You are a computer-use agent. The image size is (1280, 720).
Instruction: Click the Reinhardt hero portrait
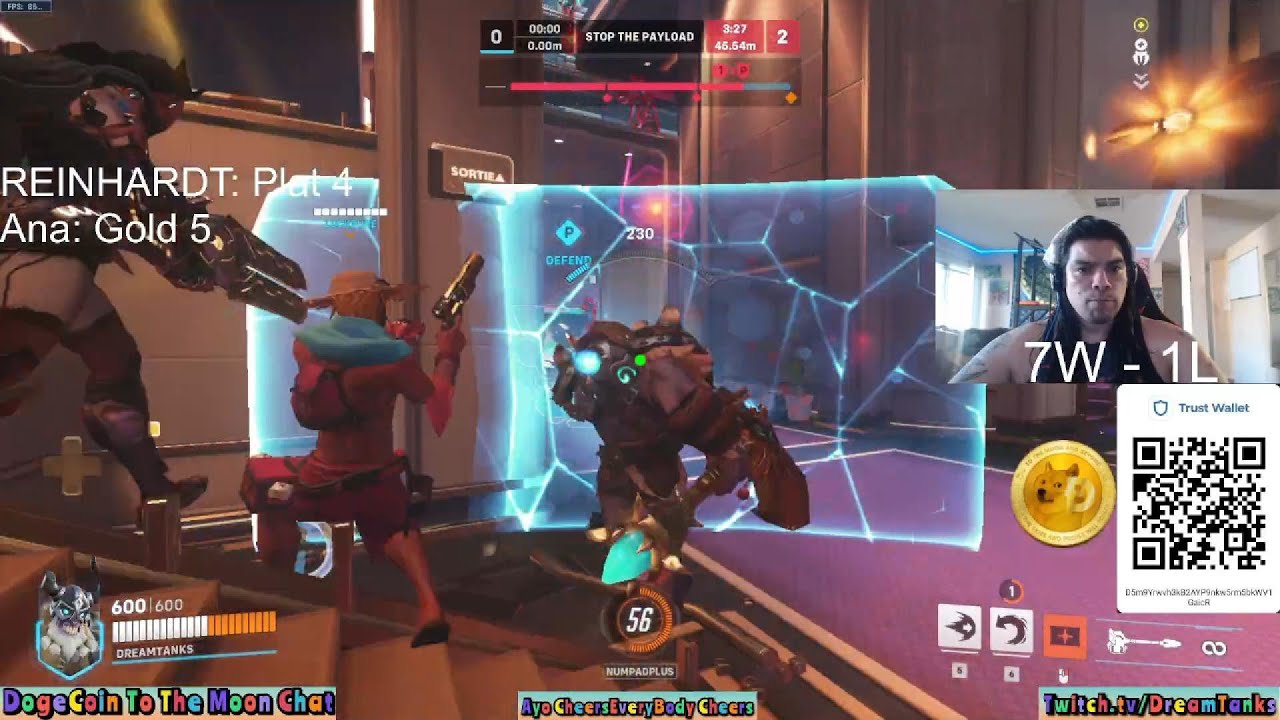tap(69, 619)
